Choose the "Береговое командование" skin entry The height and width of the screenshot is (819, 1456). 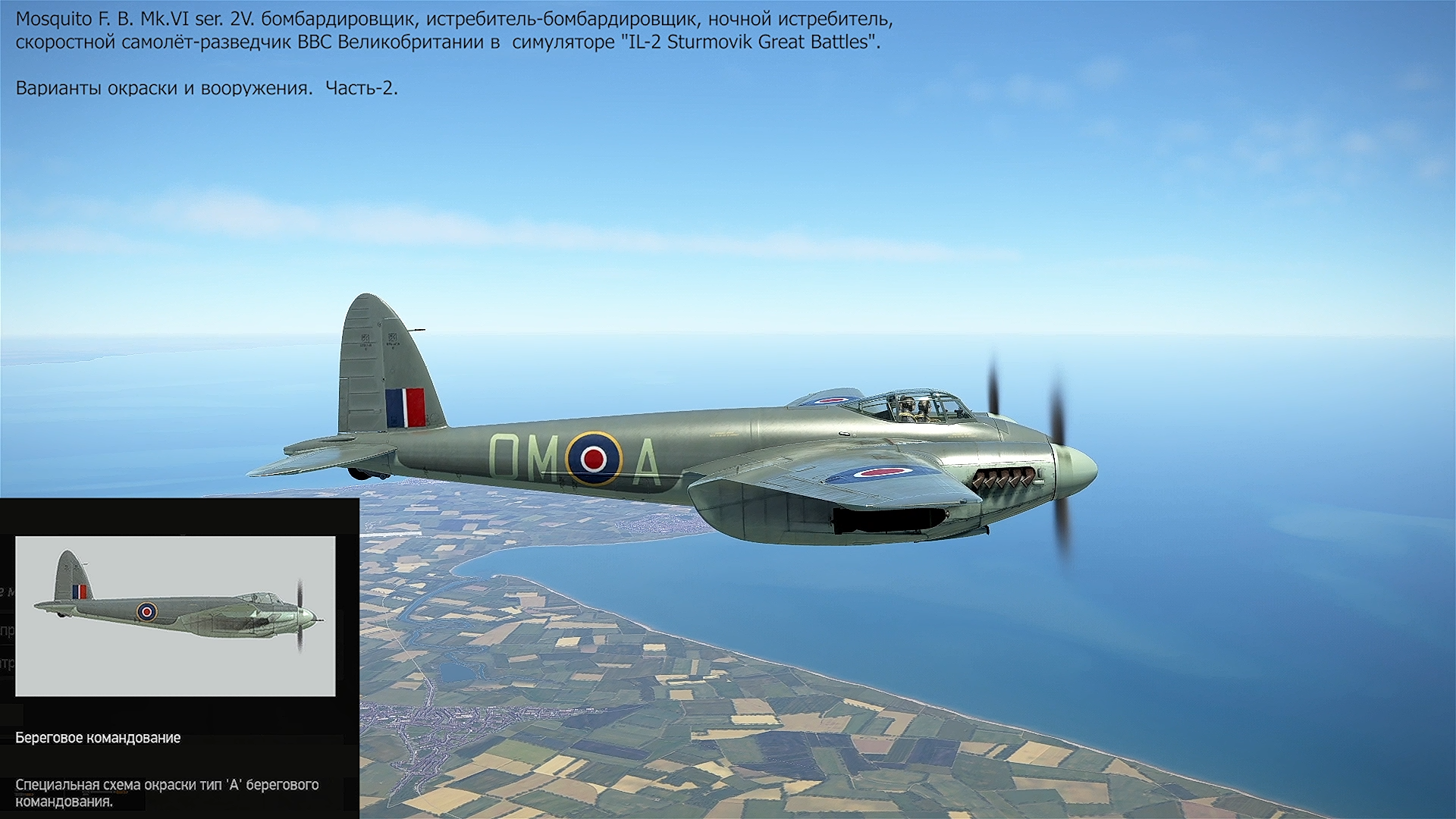[98, 738]
